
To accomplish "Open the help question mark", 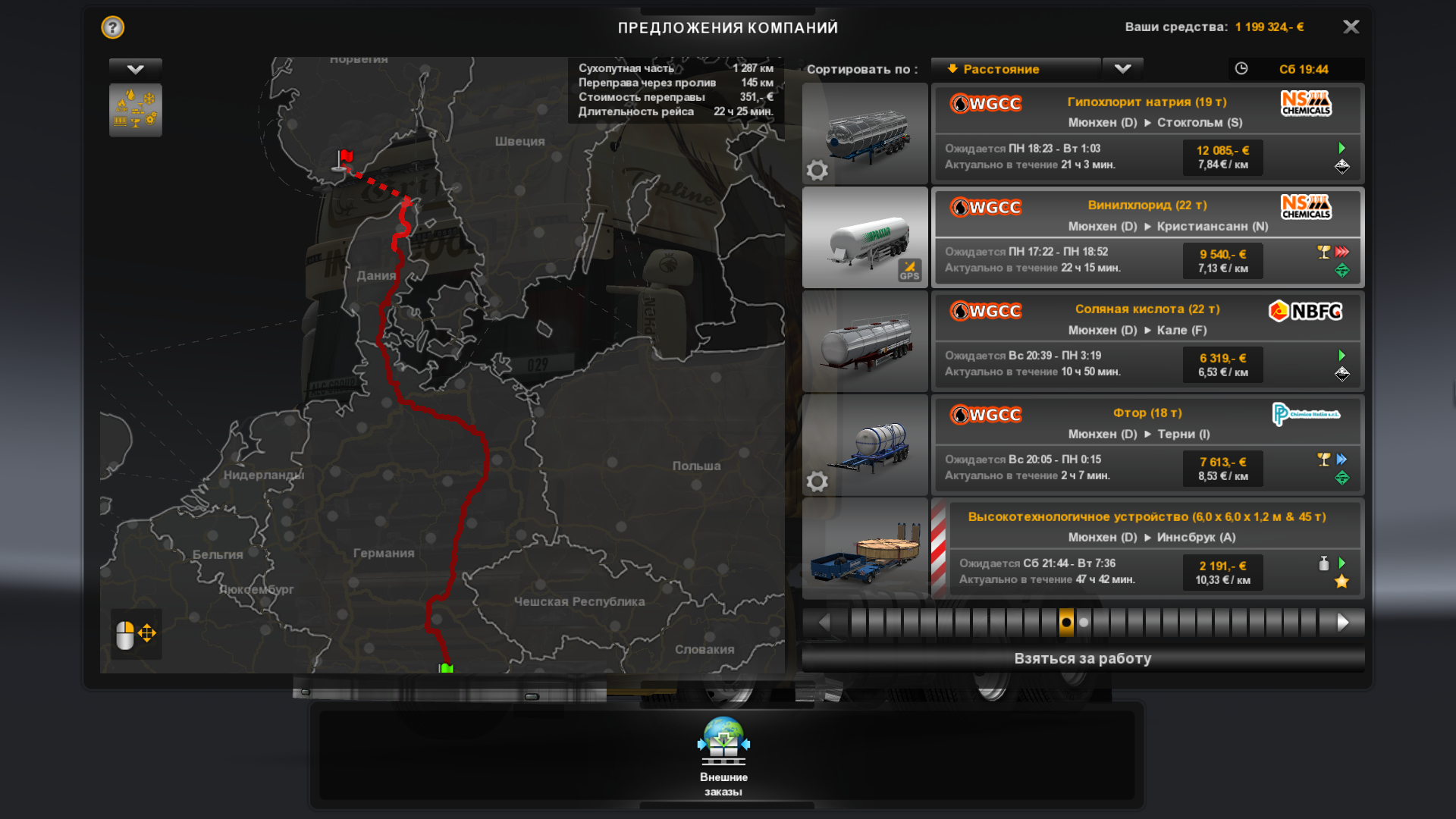I will click(113, 28).
